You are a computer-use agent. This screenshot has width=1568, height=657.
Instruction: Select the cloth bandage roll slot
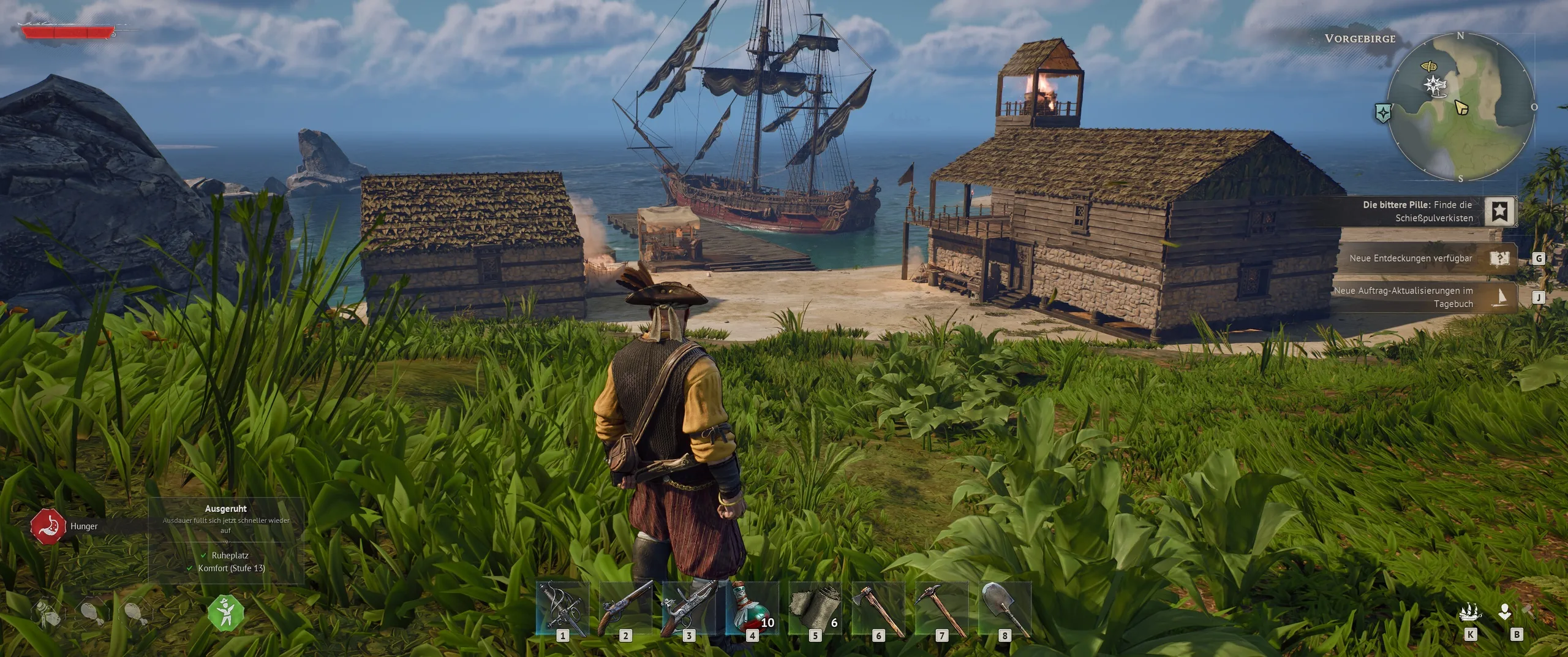click(x=815, y=608)
